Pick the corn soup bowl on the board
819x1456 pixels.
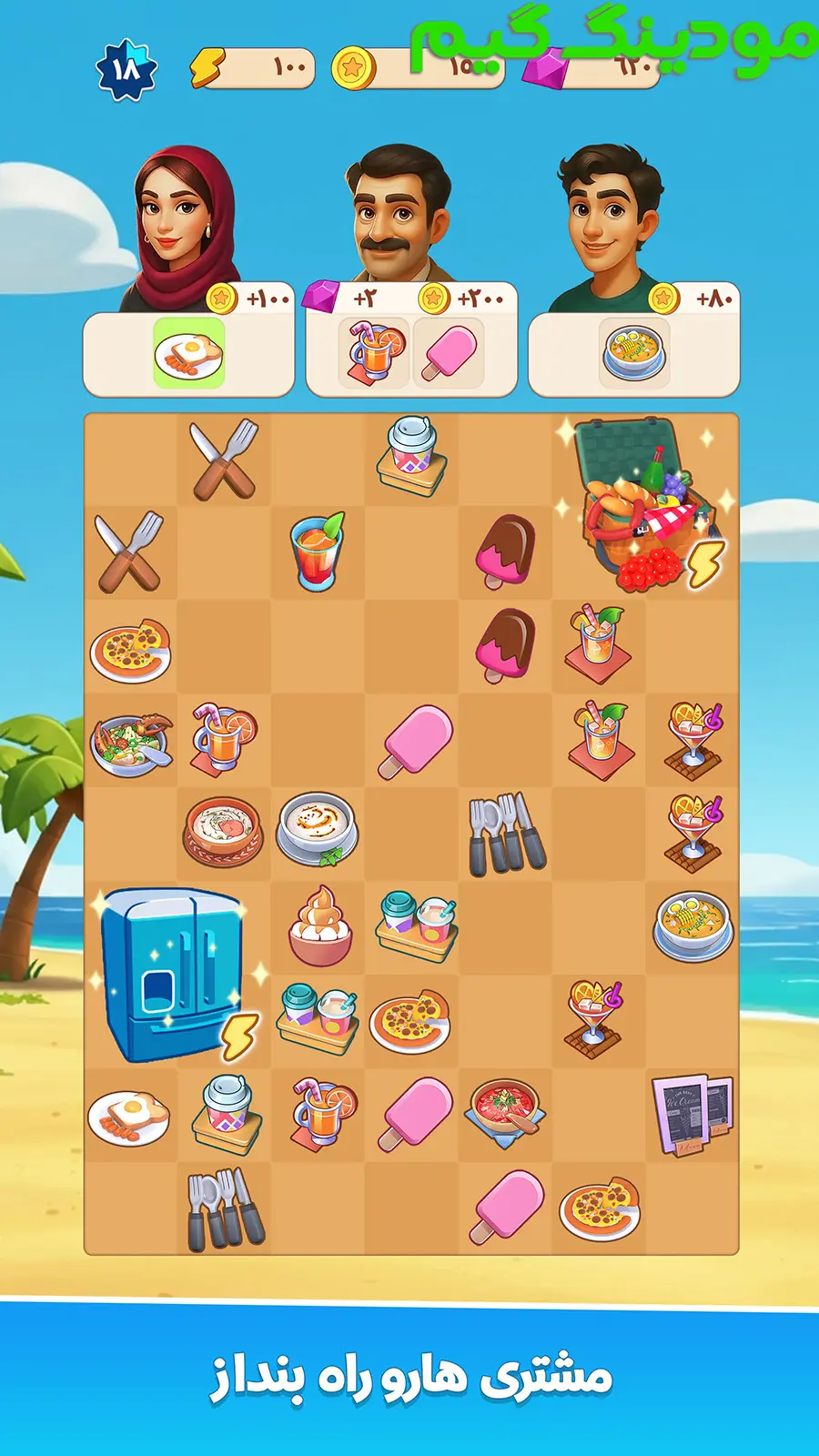[693, 926]
